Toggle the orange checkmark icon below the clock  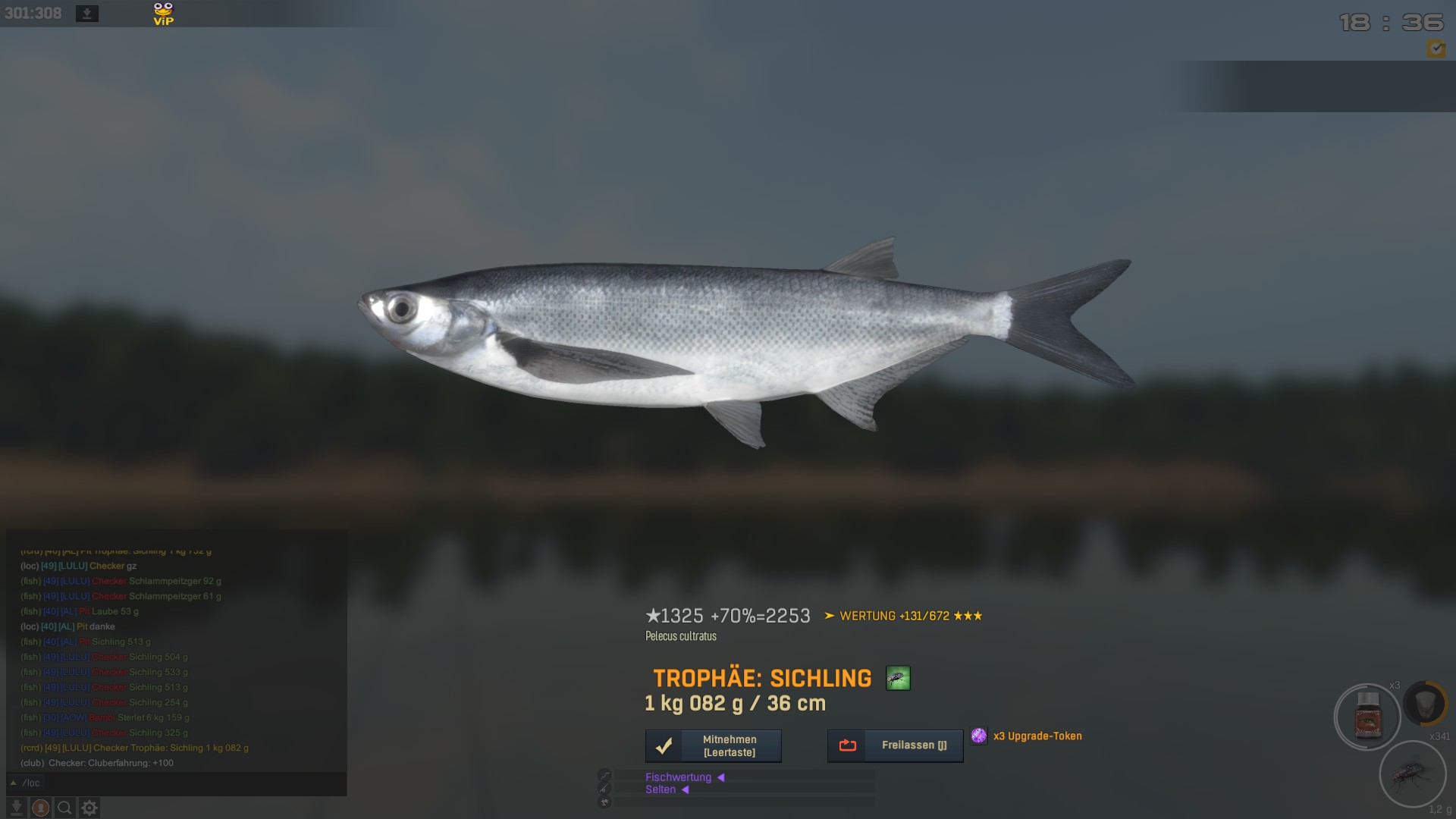click(1436, 49)
